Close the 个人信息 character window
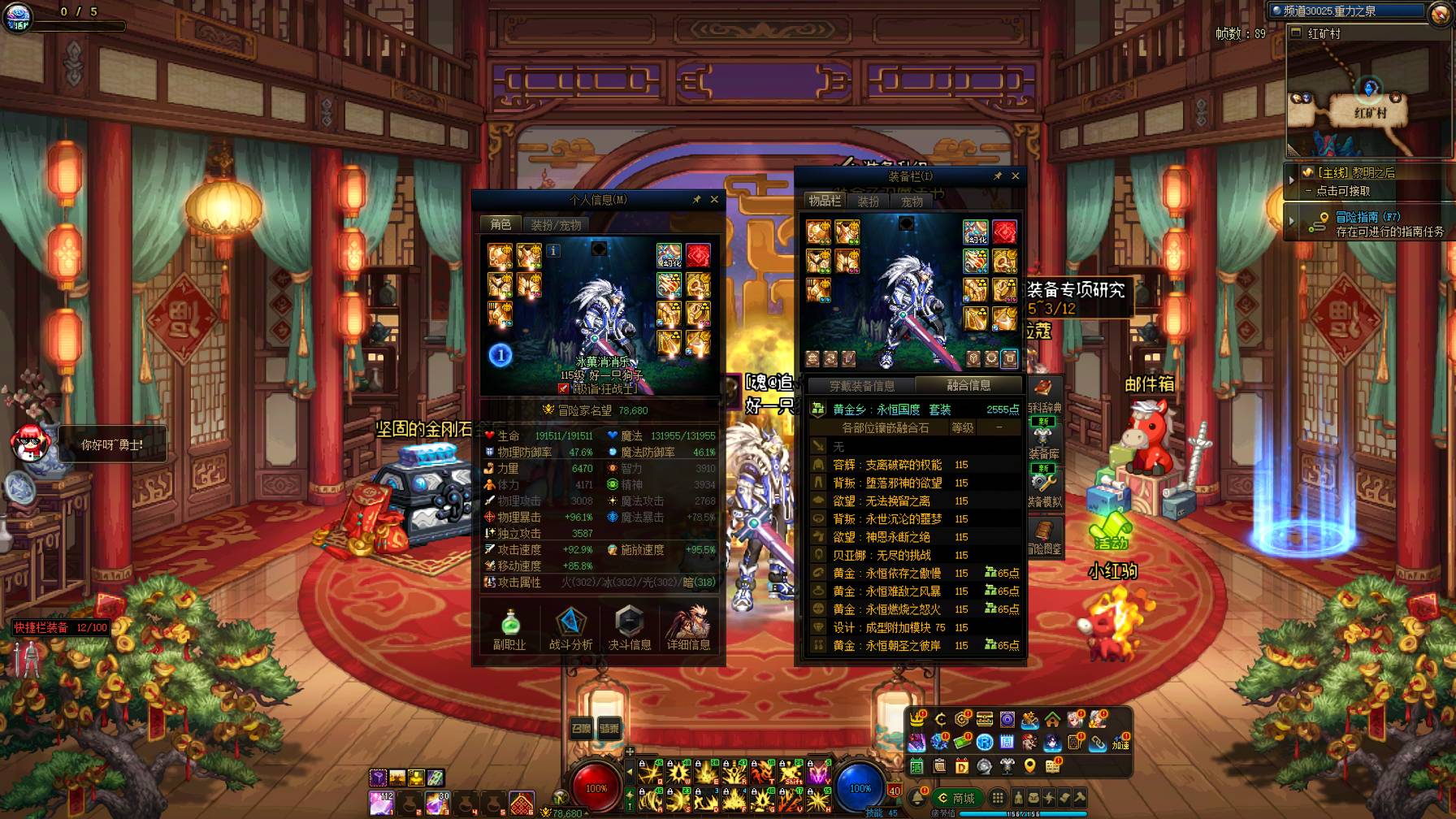This screenshot has height=819, width=1456. tap(714, 199)
